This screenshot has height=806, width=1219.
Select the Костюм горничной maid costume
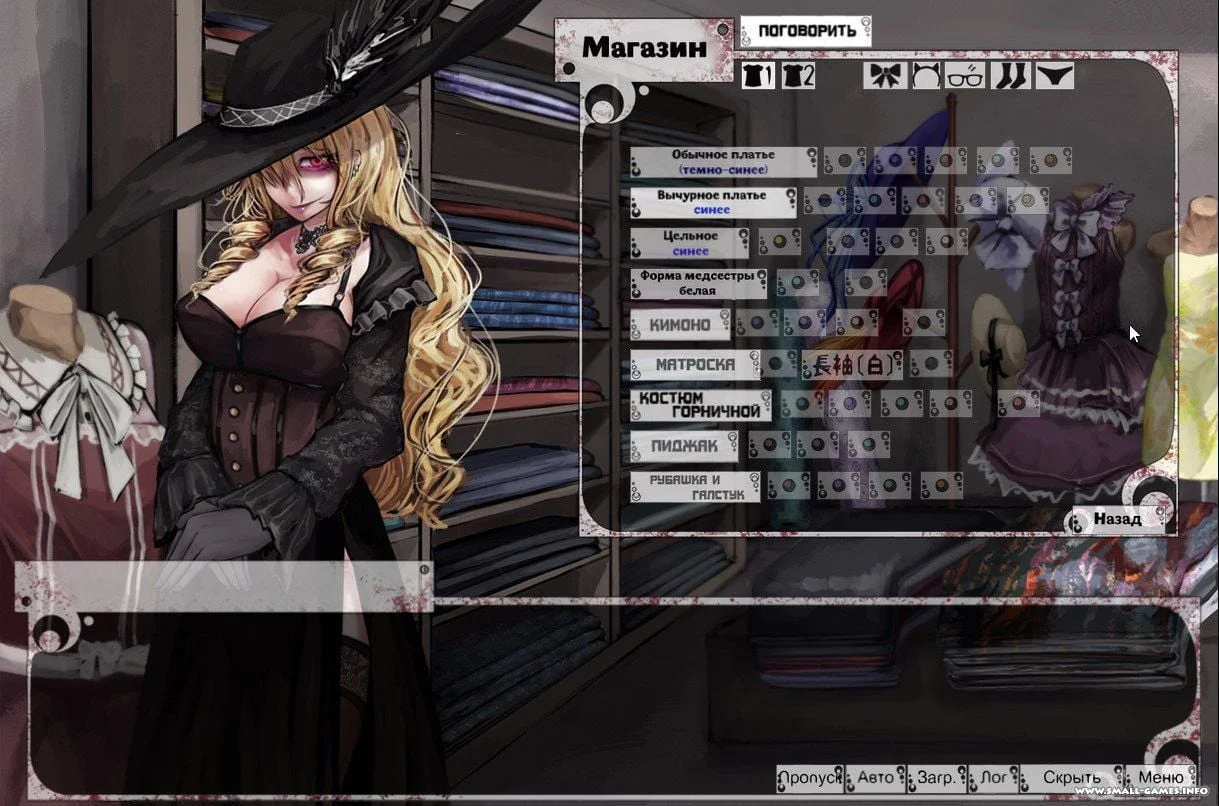click(700, 405)
